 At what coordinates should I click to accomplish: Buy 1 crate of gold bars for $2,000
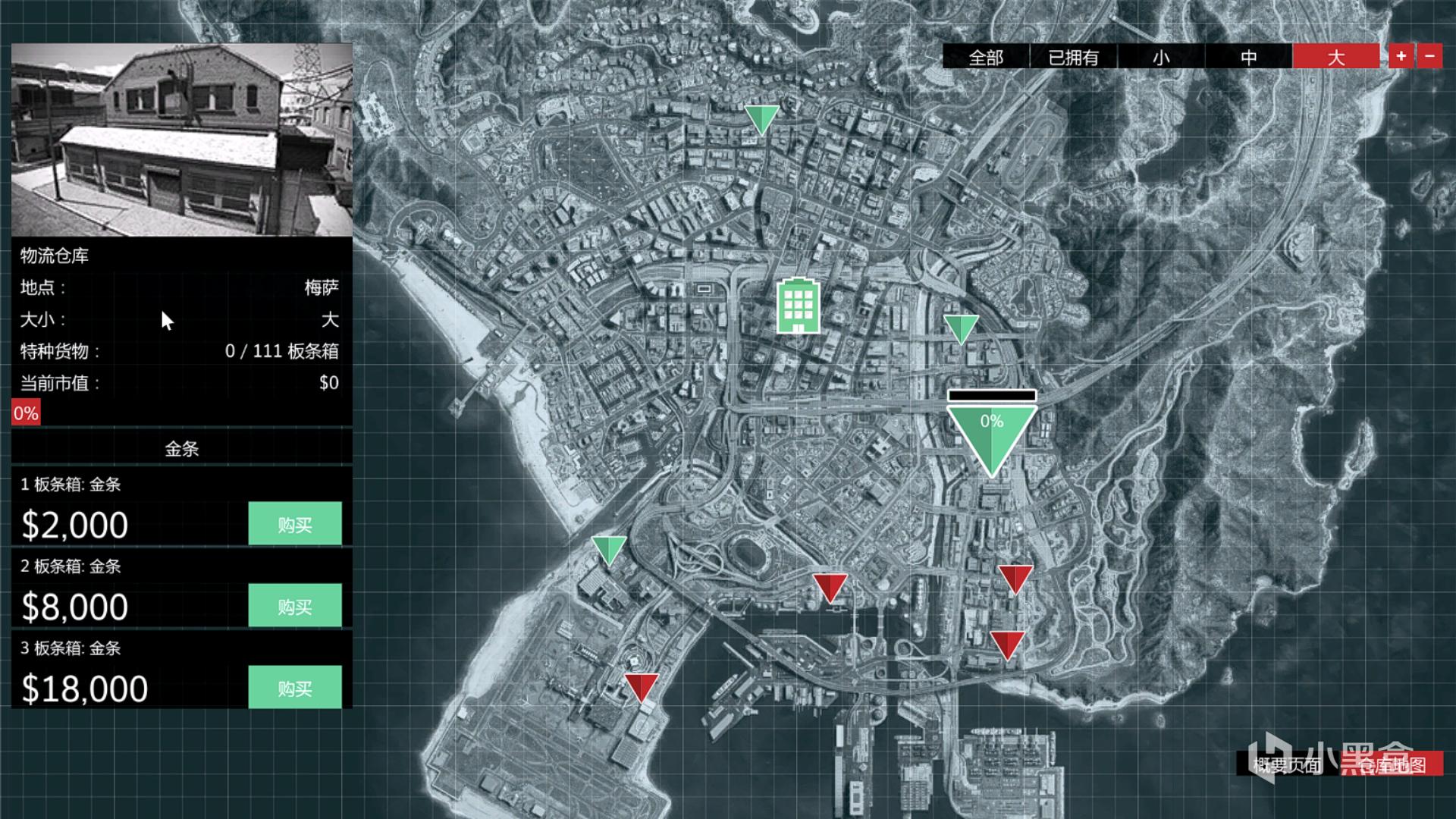click(295, 524)
